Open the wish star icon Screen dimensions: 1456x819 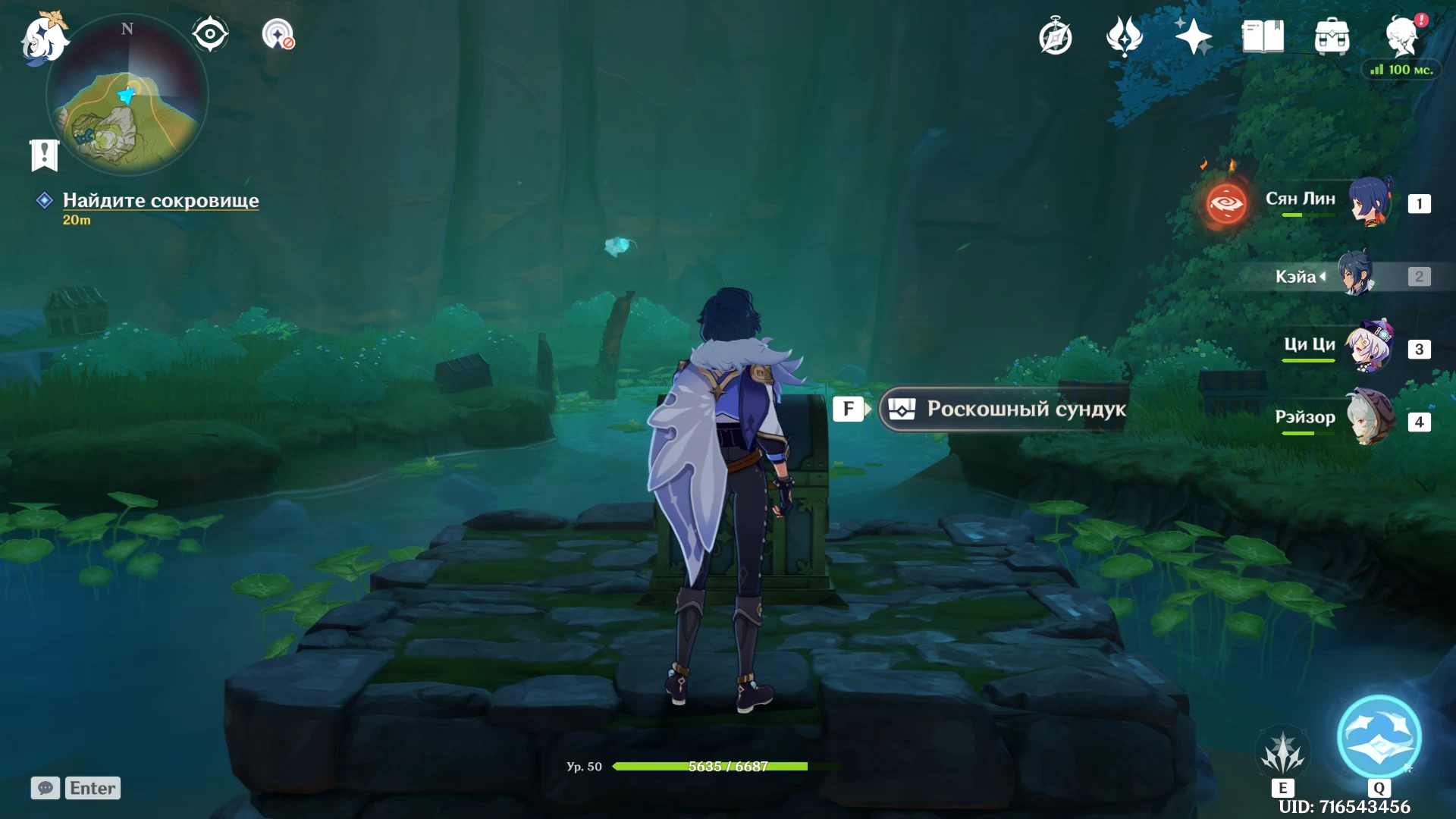1193,36
